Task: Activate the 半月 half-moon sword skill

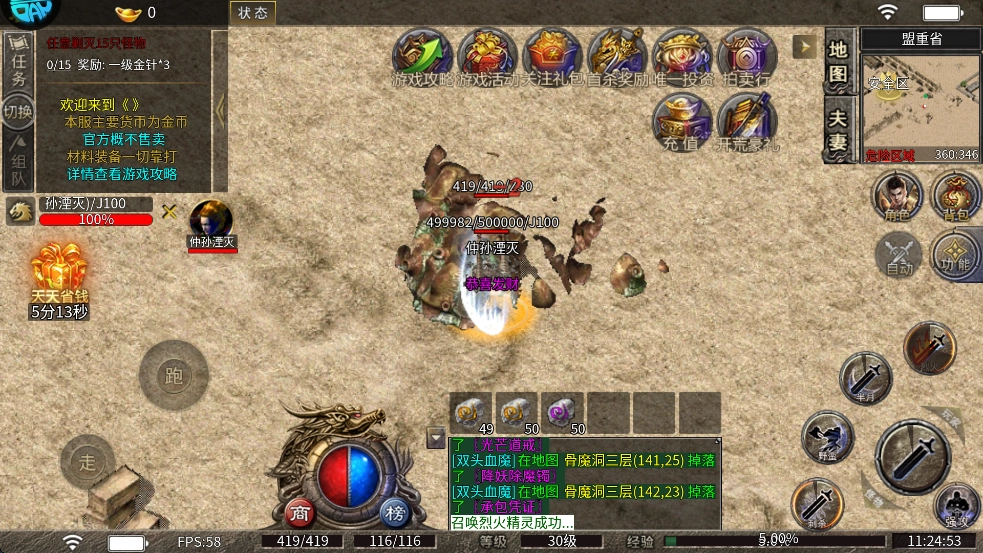Action: [x=864, y=377]
